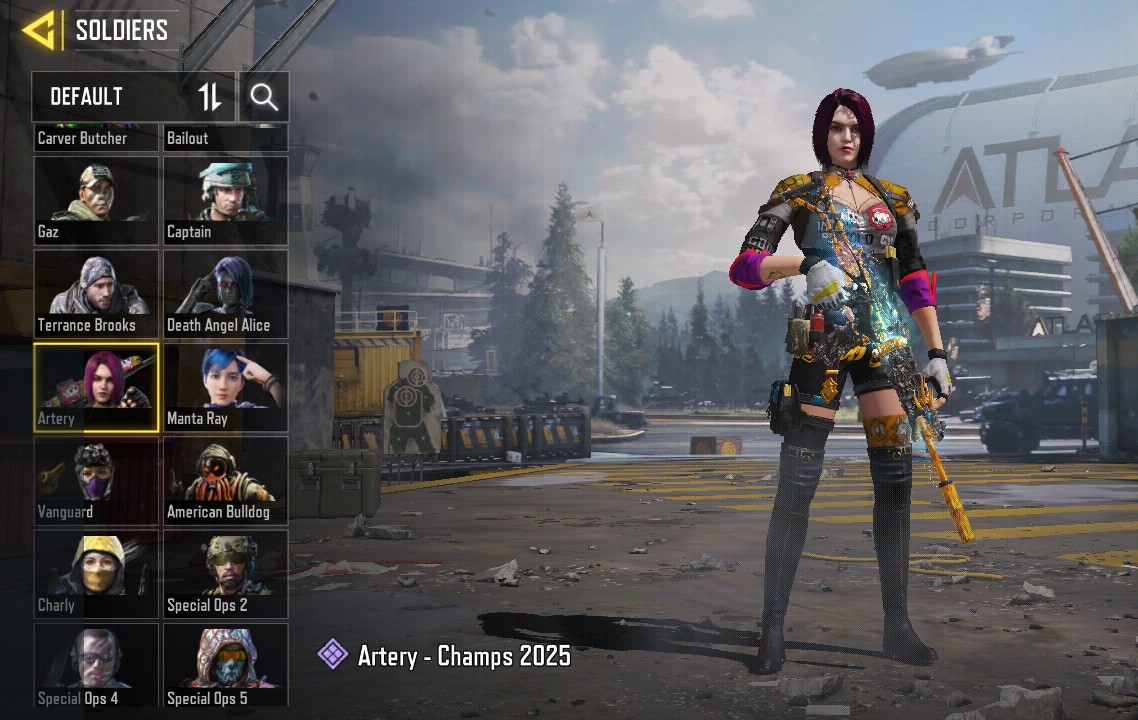Select Death Angel Alice tile
This screenshot has height=720, width=1138.
(x=225, y=293)
